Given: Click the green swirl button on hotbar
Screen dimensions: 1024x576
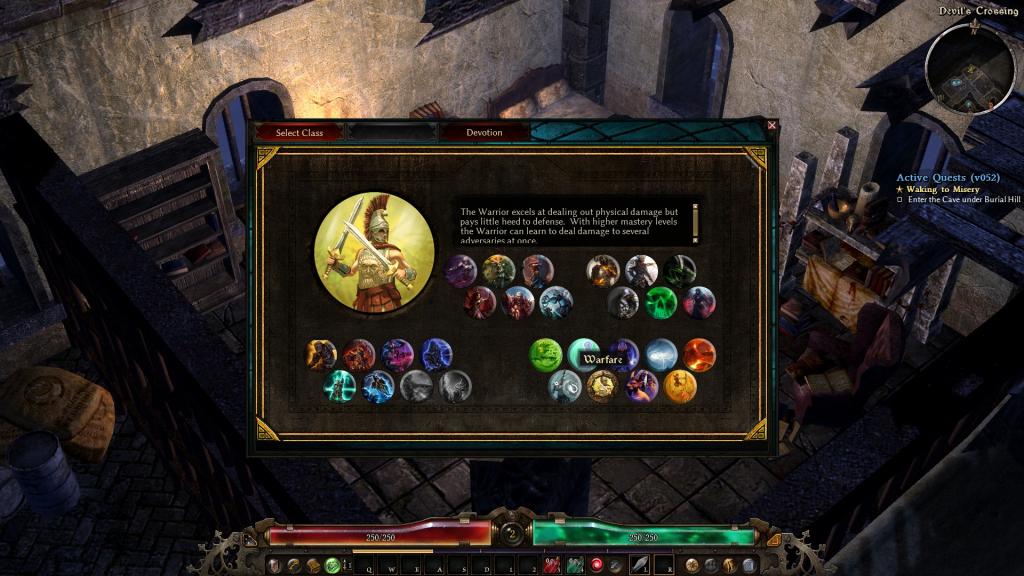Looking at the screenshot, I should [331, 565].
